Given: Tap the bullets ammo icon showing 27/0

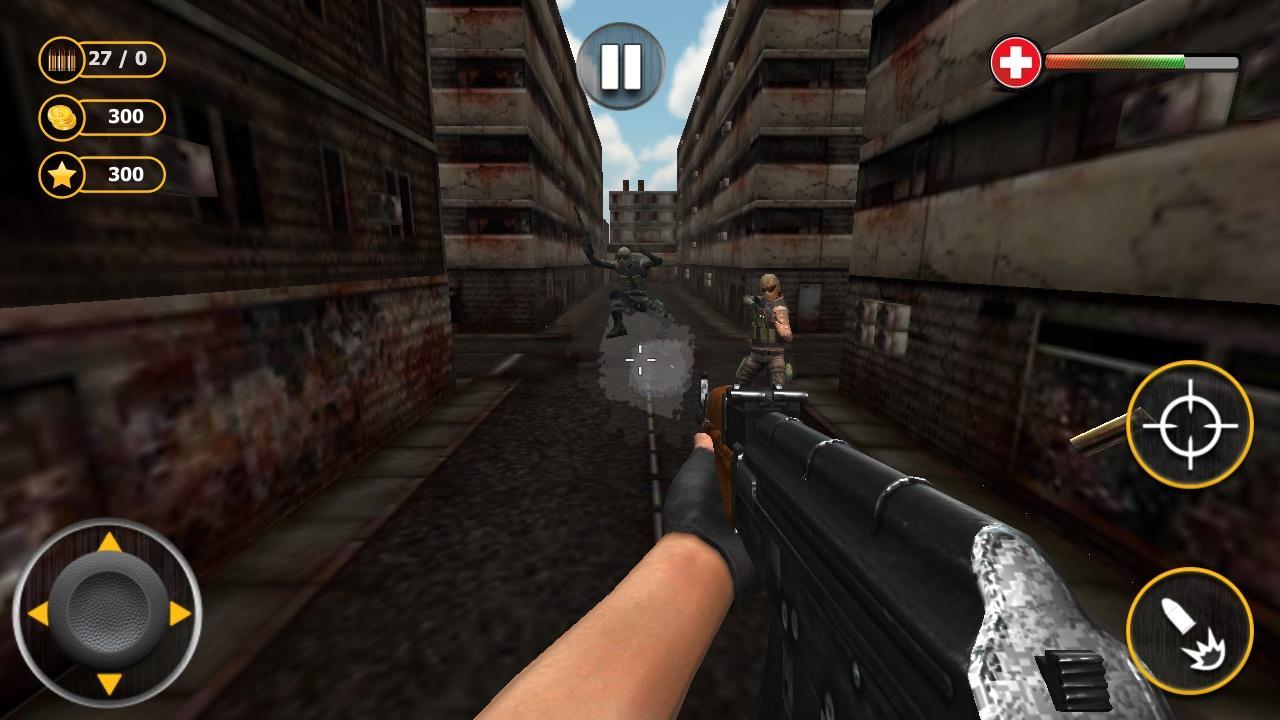Looking at the screenshot, I should 64,58.
